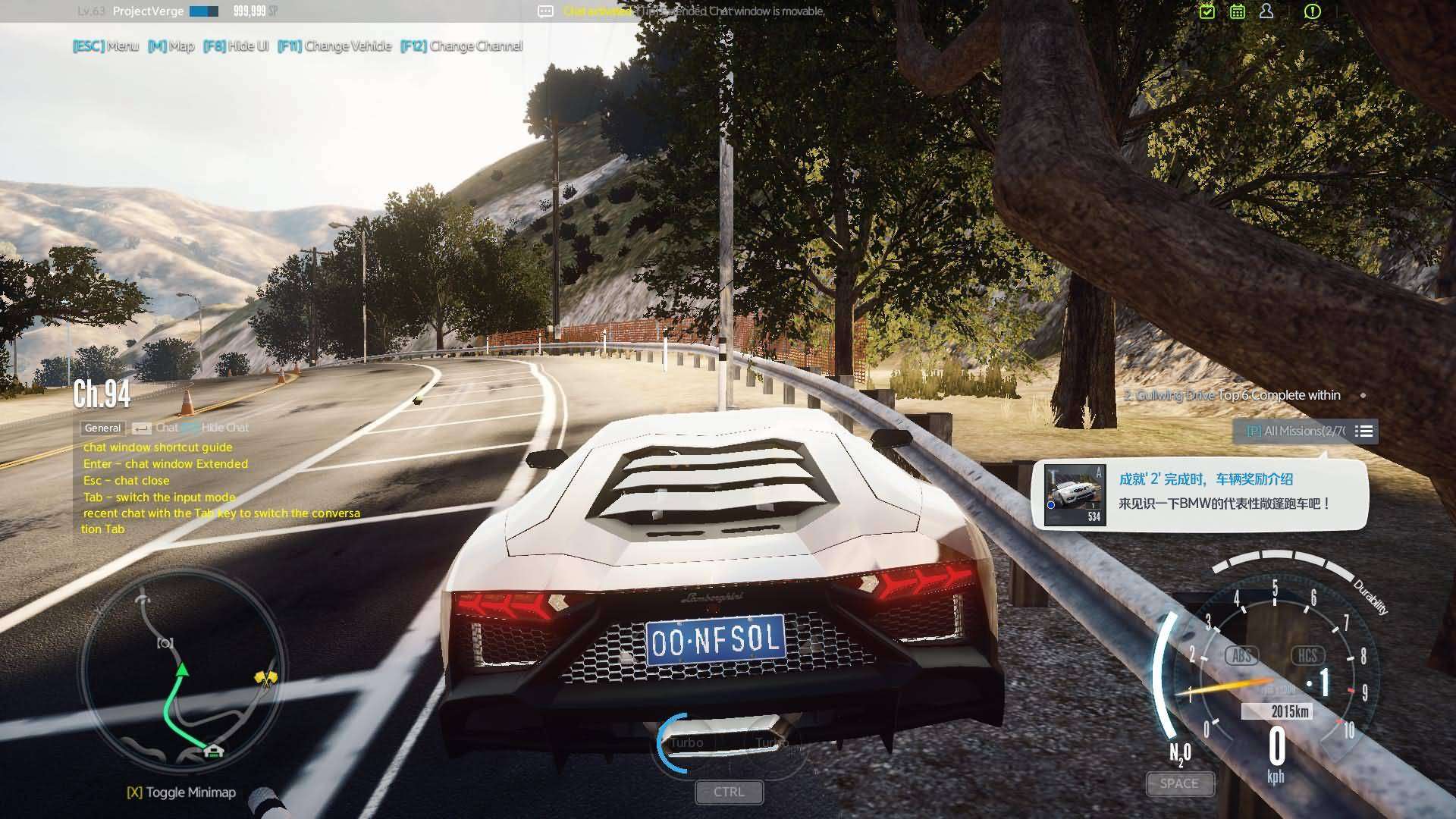Open the daily checklist calendar icon

(x=1207, y=11)
